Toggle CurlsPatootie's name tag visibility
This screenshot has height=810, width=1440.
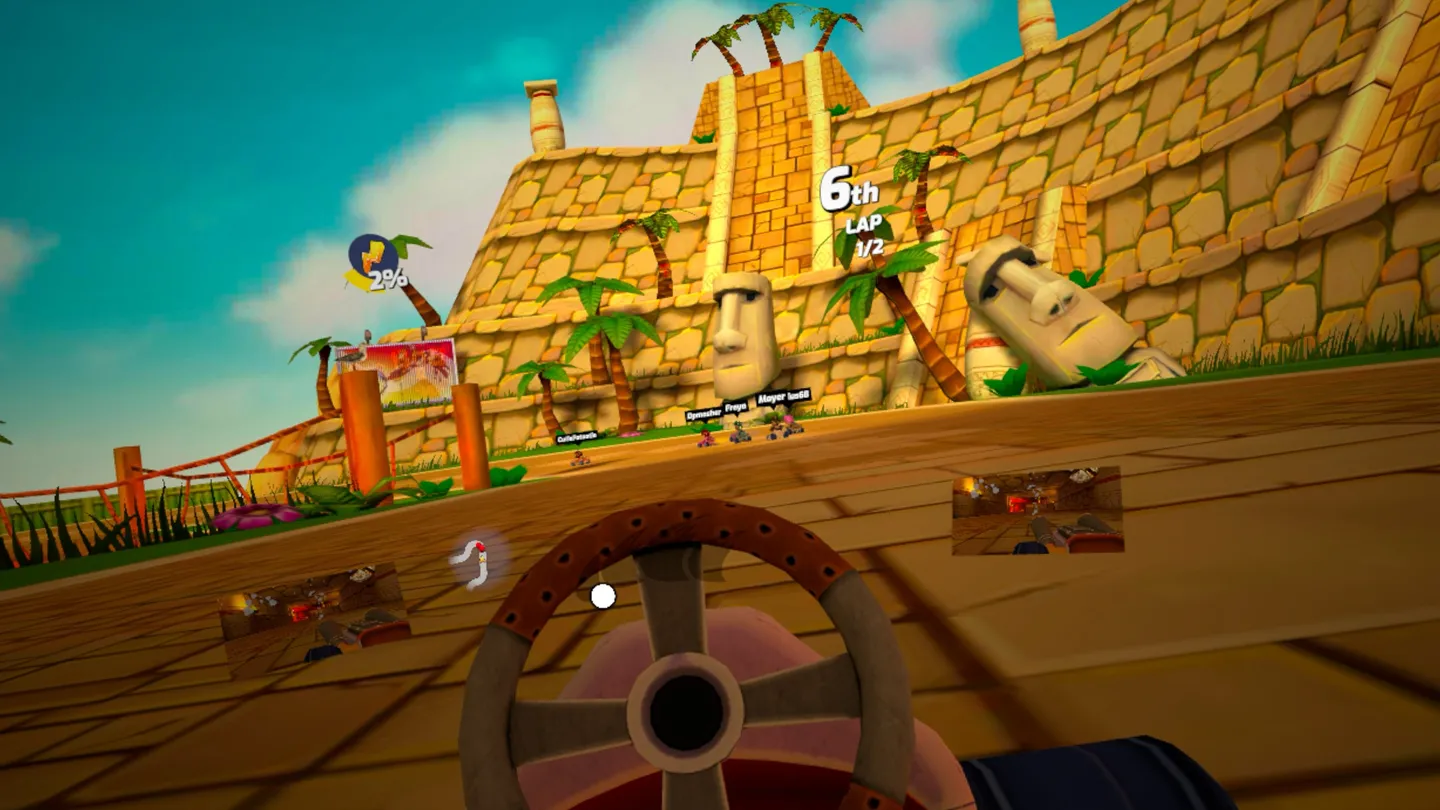[577, 437]
